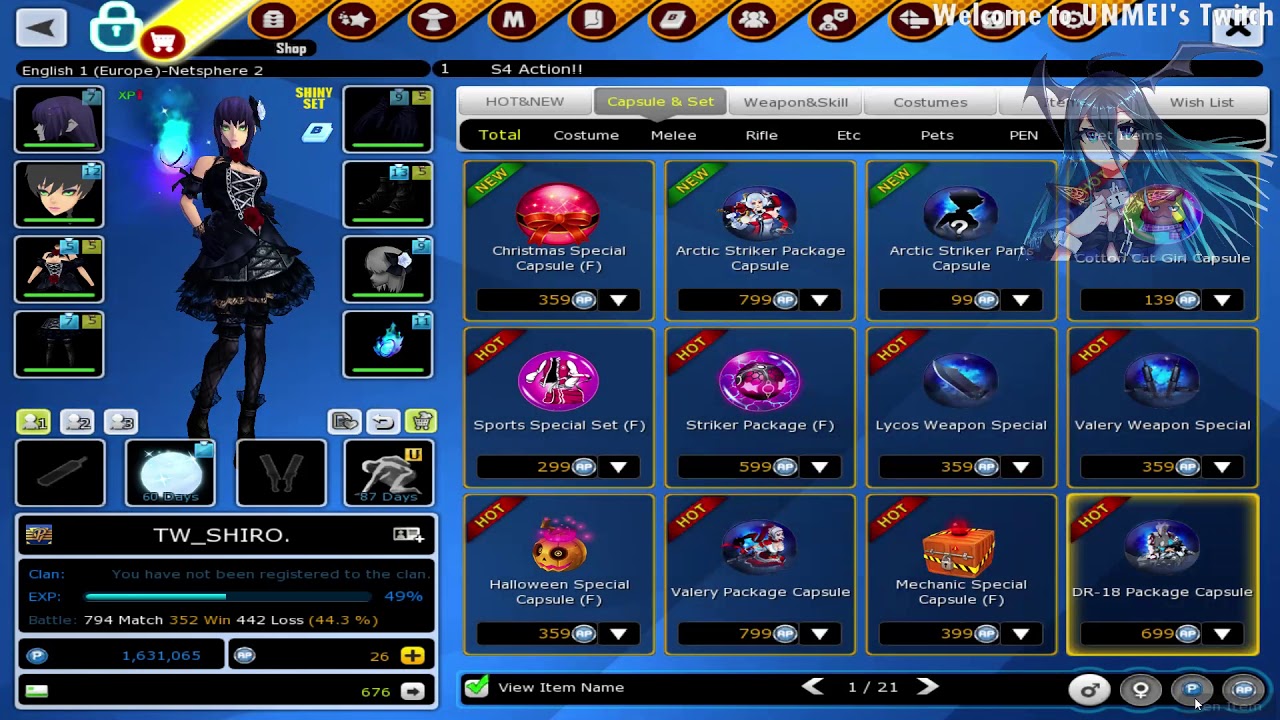This screenshot has width=1280, height=720.
Task: Expand the Striker Package (F) price dropdown
Action: coord(820,466)
